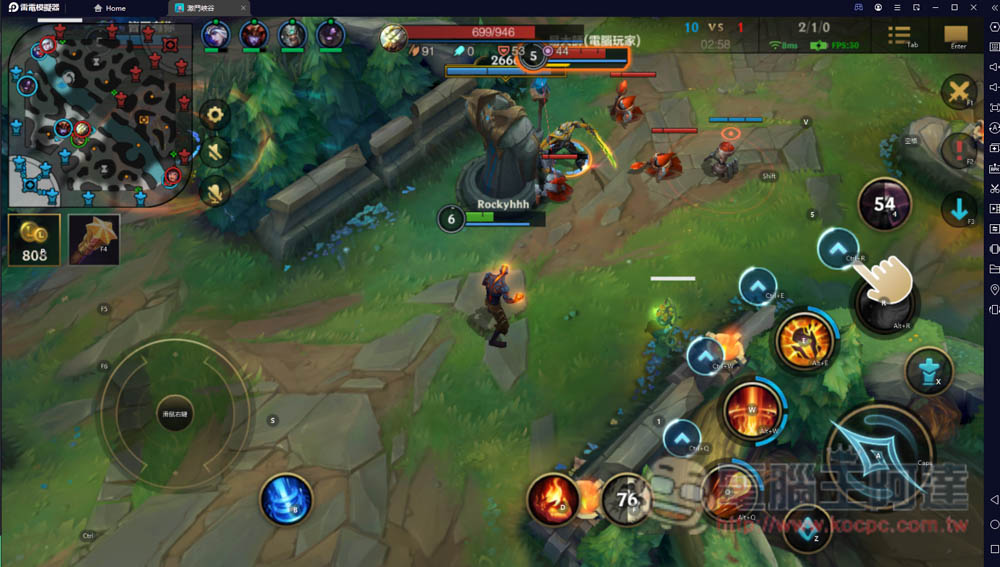Open the chat button labeled Enter

[956, 36]
